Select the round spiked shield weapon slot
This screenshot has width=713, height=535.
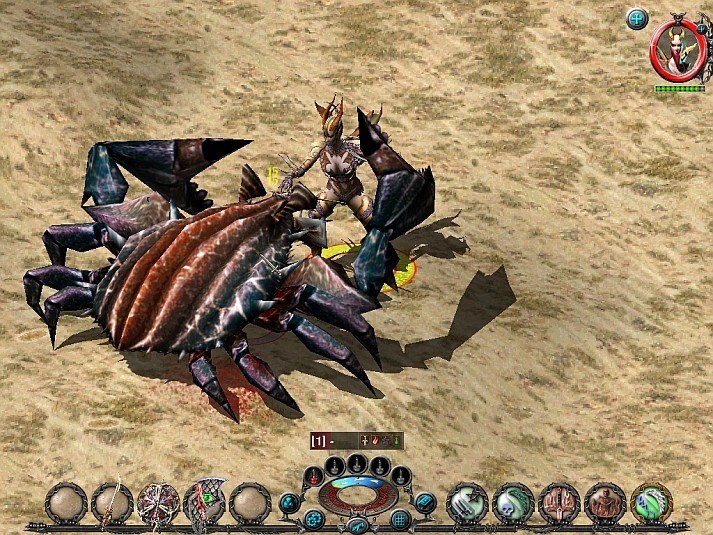pyautogui.click(x=158, y=502)
